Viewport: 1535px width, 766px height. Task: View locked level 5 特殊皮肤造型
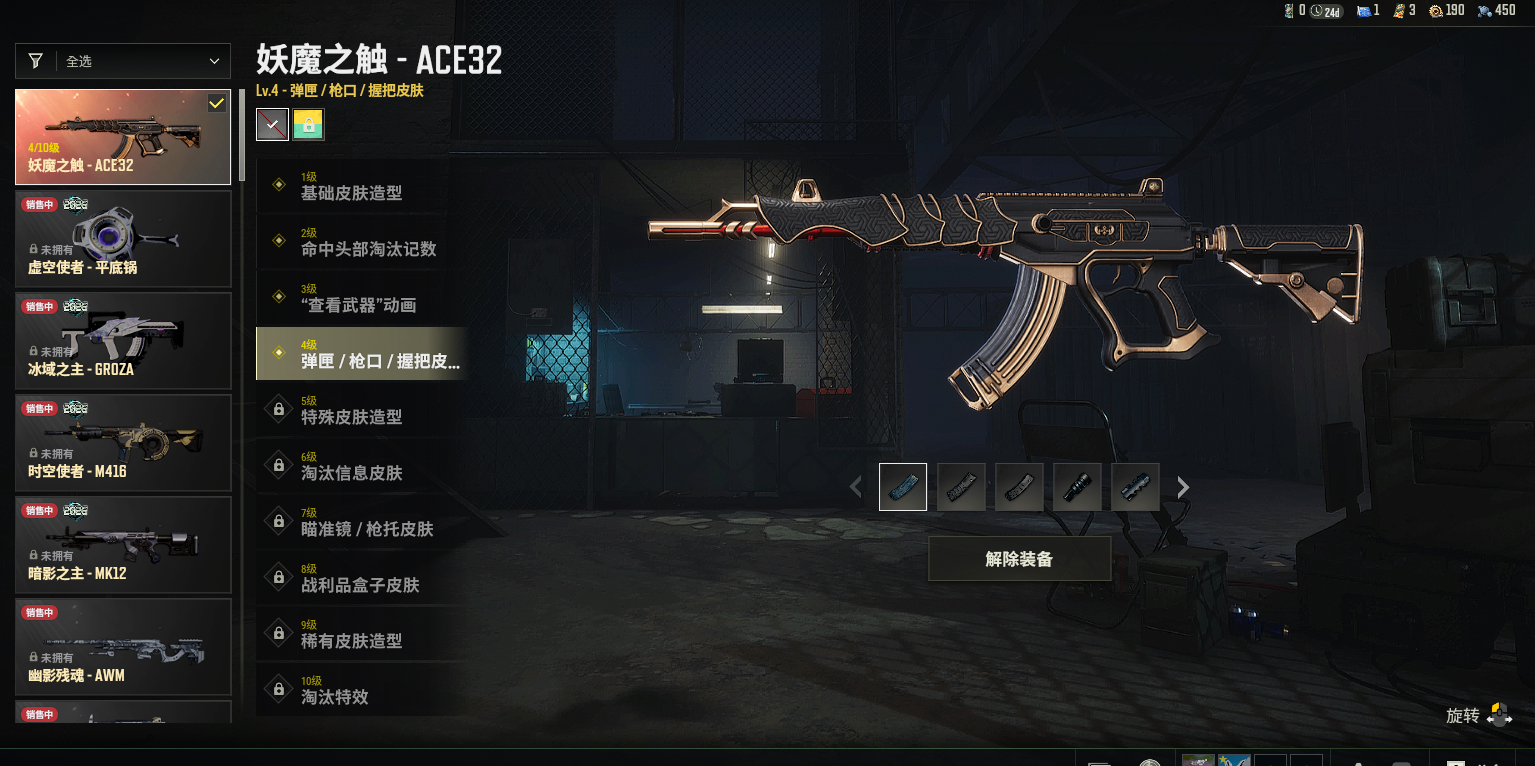point(362,410)
